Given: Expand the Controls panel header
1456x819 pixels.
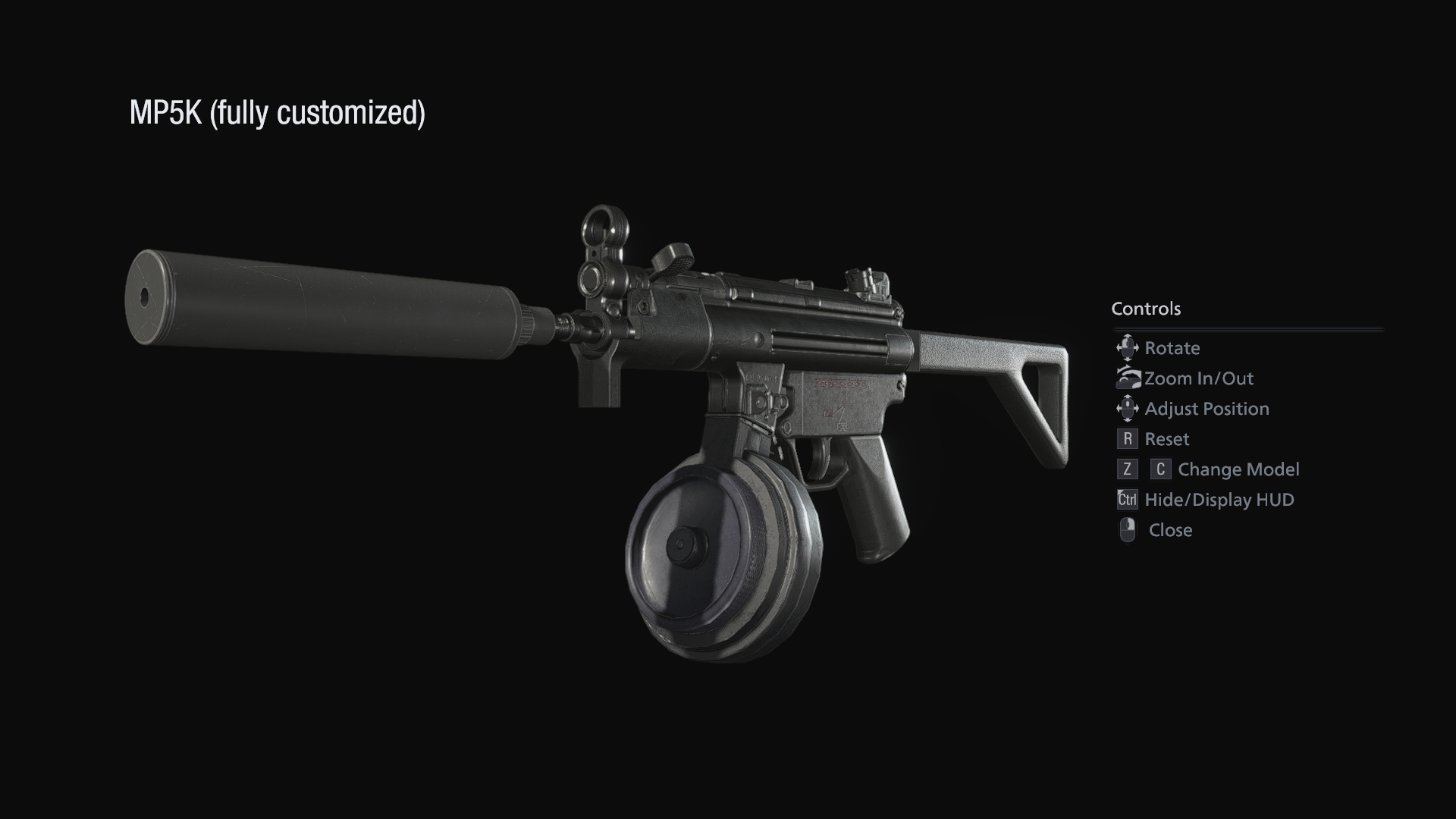Looking at the screenshot, I should 1147,309.
